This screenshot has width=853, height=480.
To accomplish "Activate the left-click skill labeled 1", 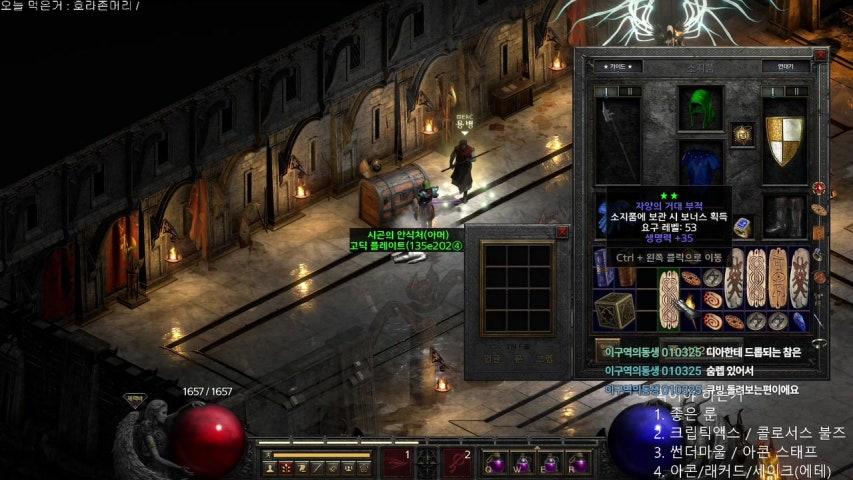I will [397, 461].
